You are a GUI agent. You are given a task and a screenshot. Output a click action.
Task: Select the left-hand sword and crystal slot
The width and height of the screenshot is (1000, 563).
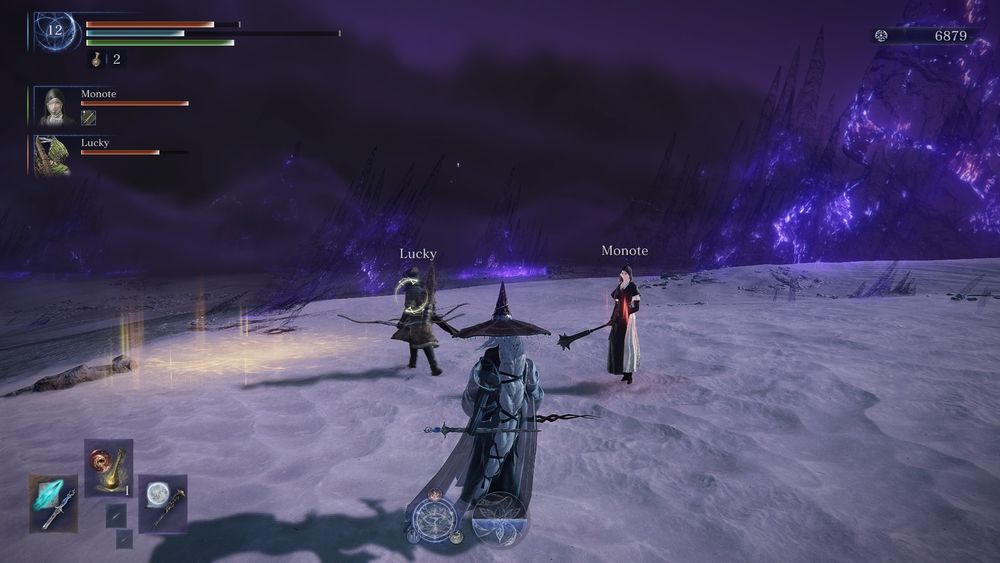pyautogui.click(x=53, y=503)
